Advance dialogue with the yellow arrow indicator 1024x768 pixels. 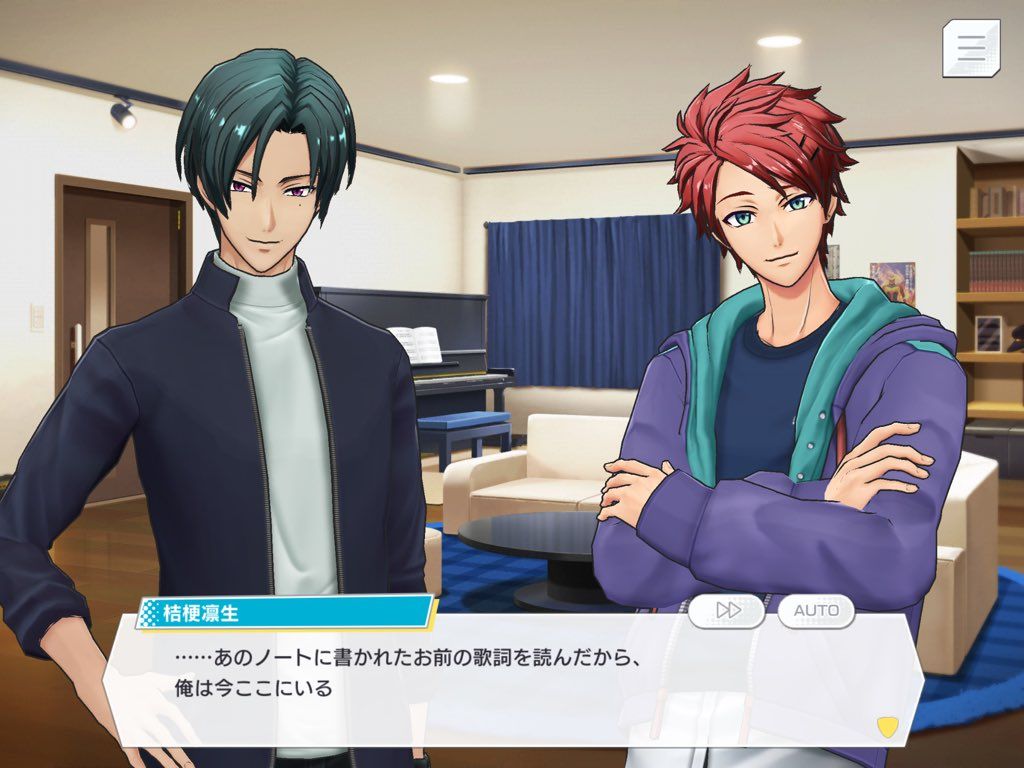(885, 724)
